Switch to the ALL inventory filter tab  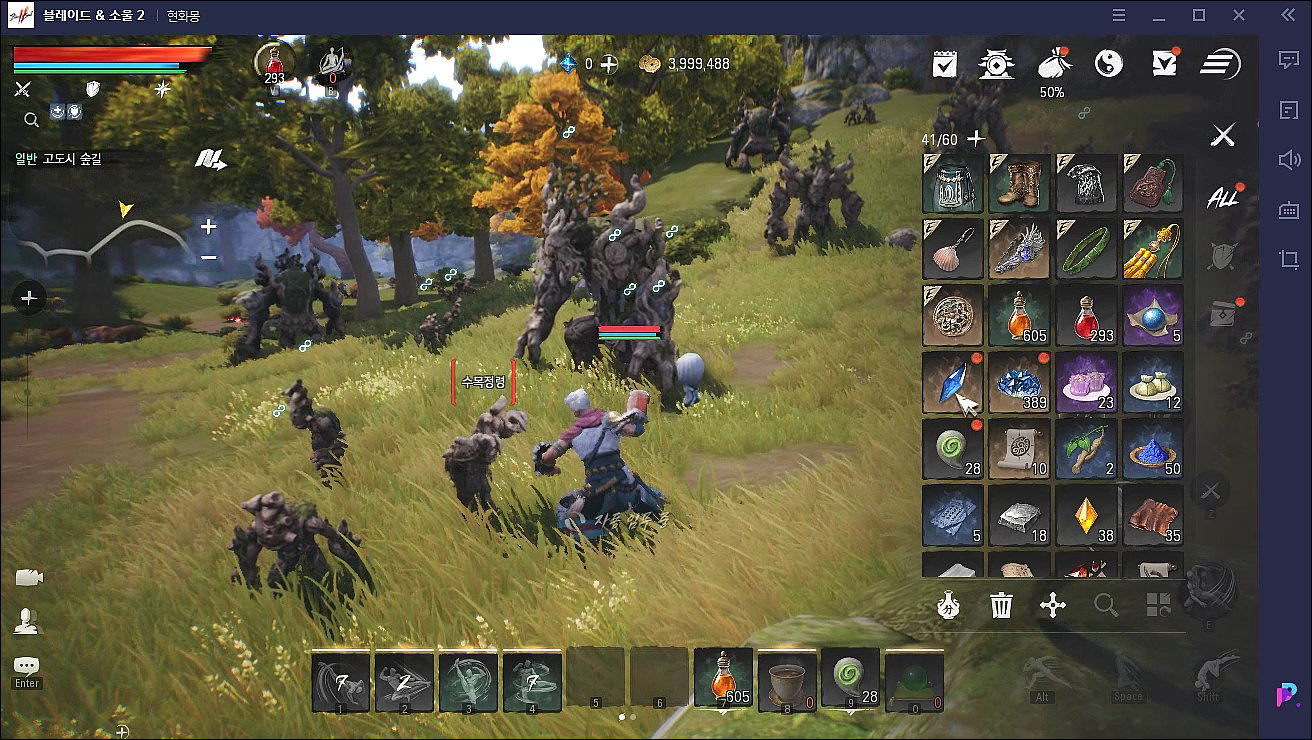[1223, 197]
